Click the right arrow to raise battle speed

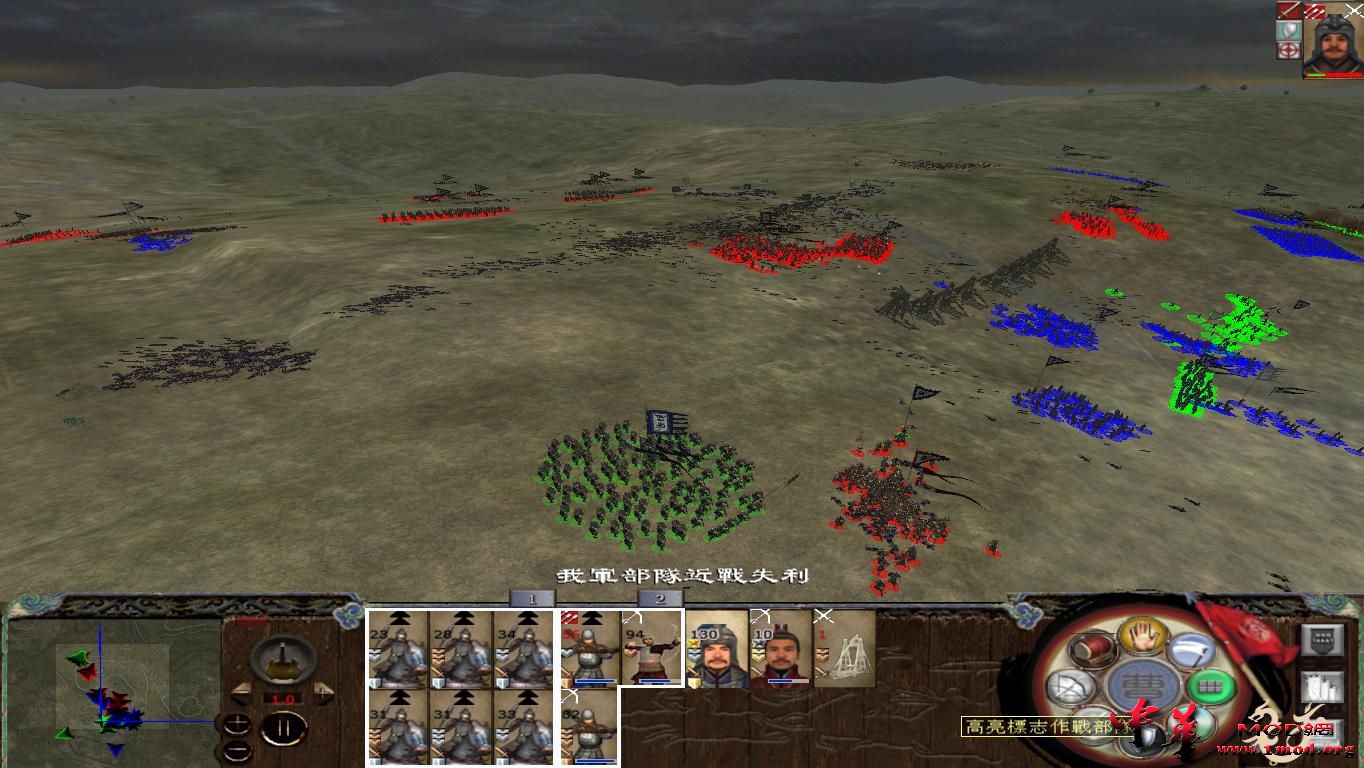[x=325, y=695]
